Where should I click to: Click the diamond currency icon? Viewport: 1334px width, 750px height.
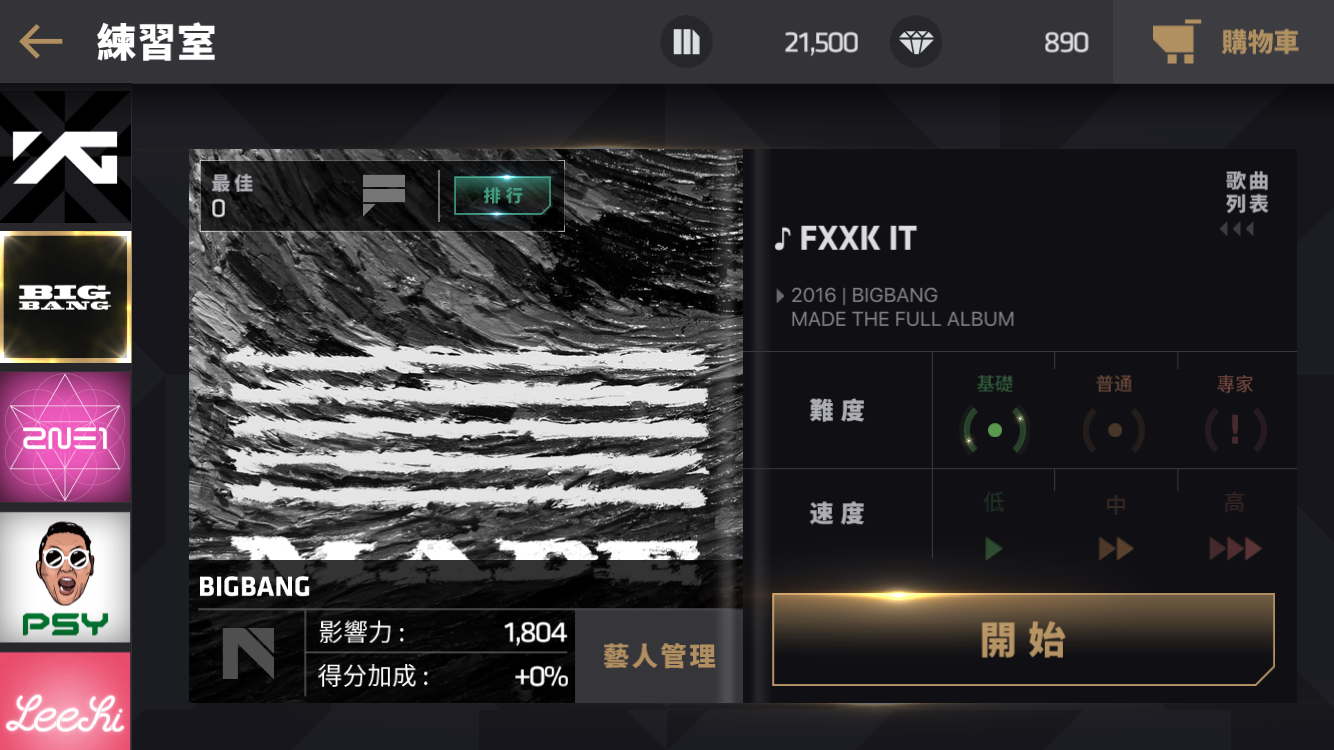[x=916, y=41]
